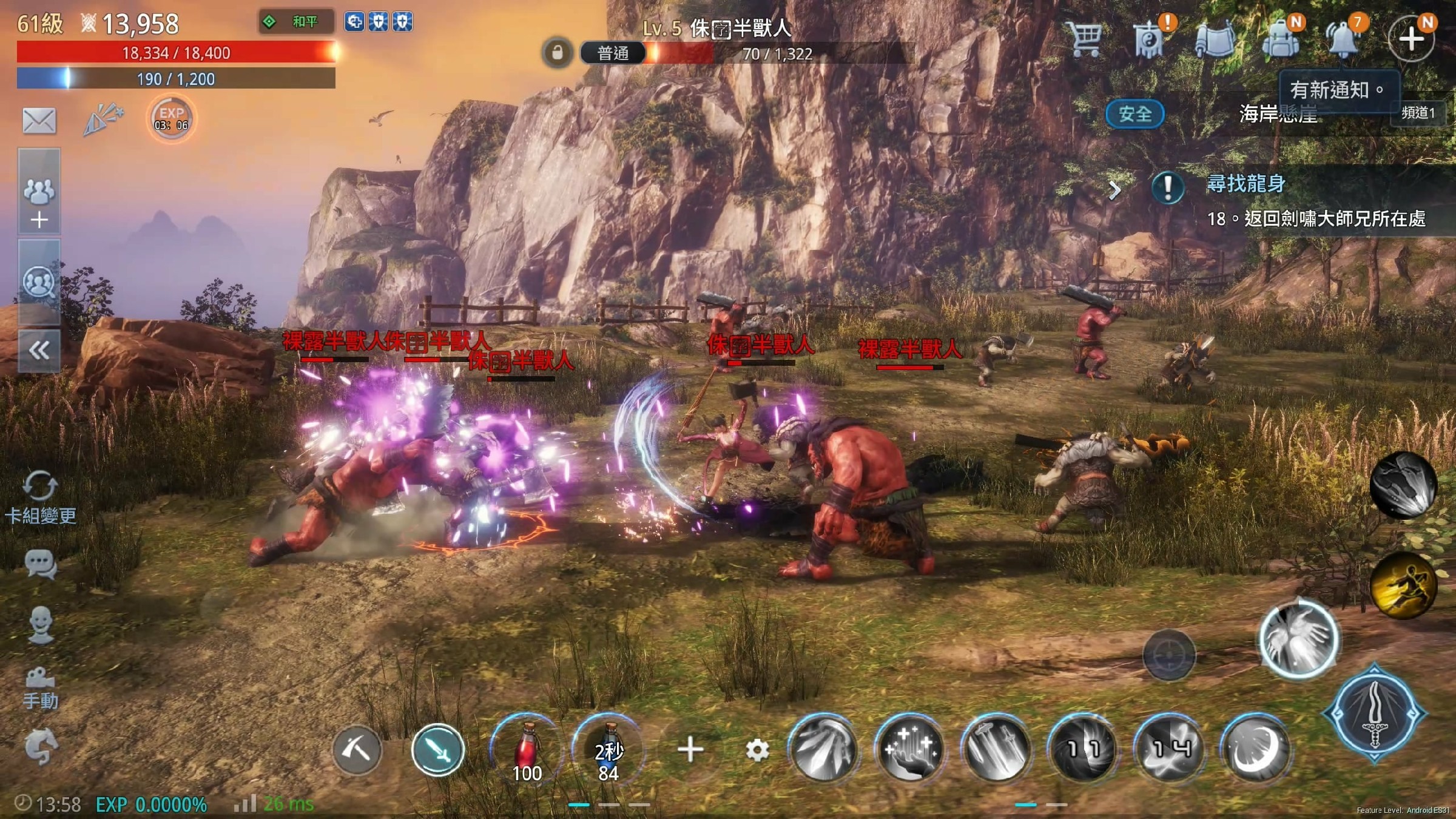This screenshot has height=819, width=1456.
Task: Click the target lock padlock icon
Action: click(x=557, y=53)
